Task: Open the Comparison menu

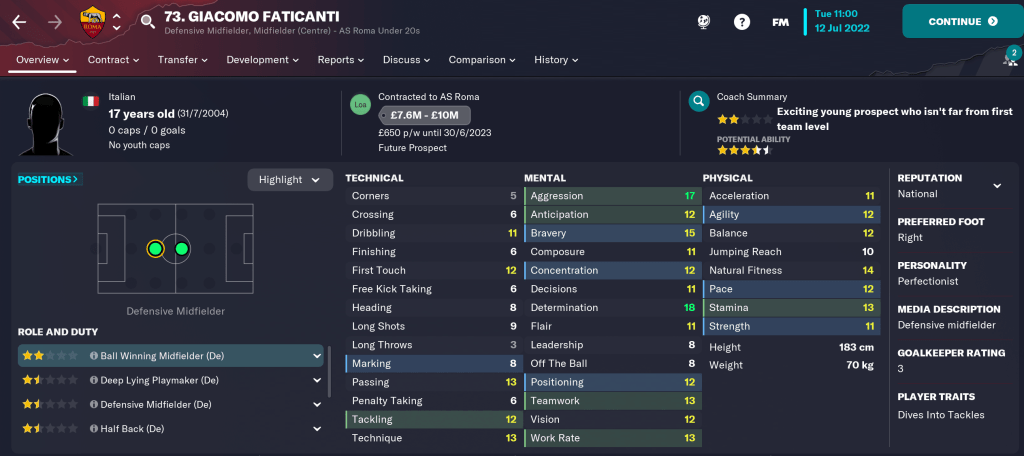Action: tap(482, 60)
